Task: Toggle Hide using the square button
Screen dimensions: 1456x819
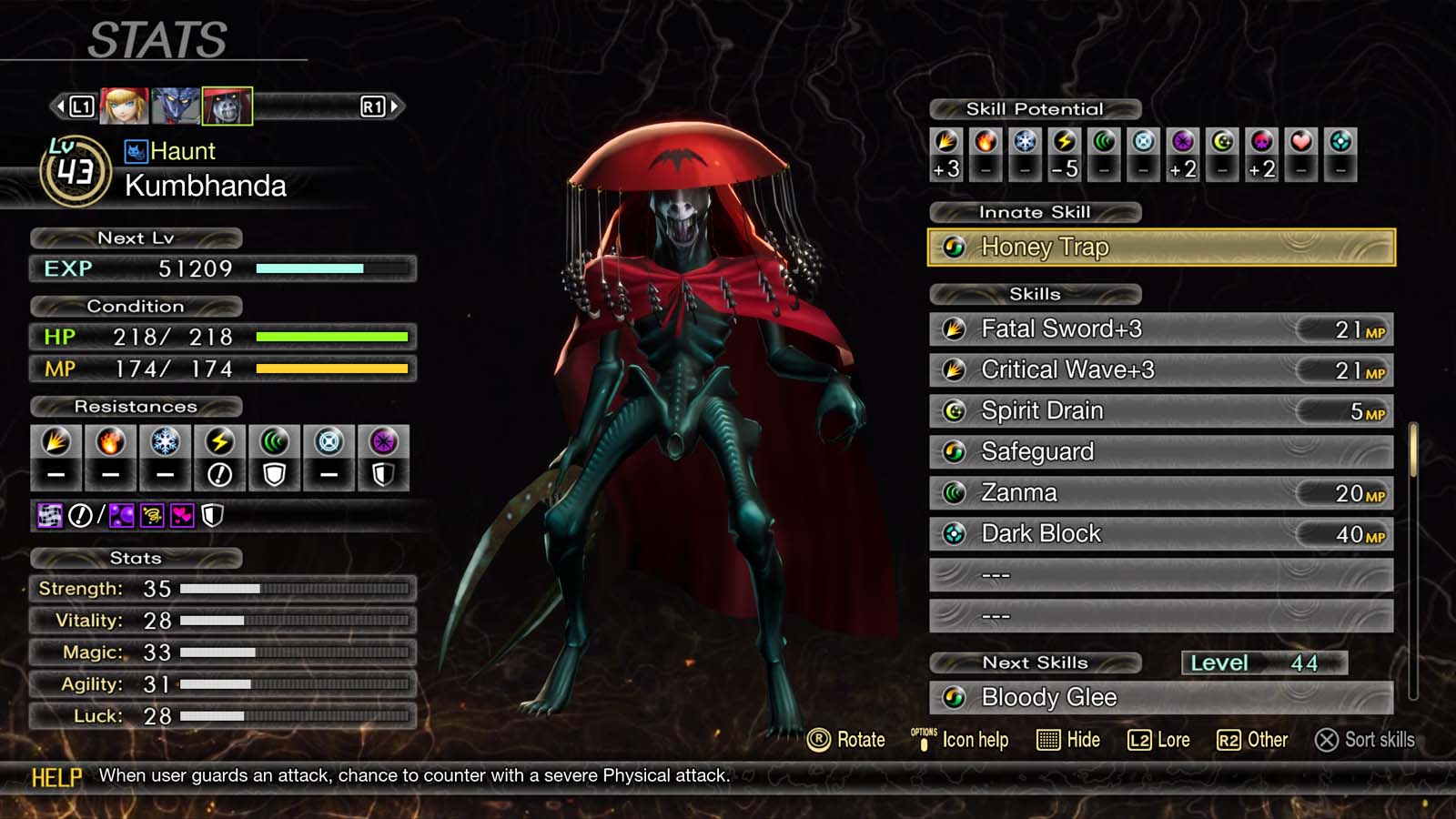Action: (x=1067, y=740)
